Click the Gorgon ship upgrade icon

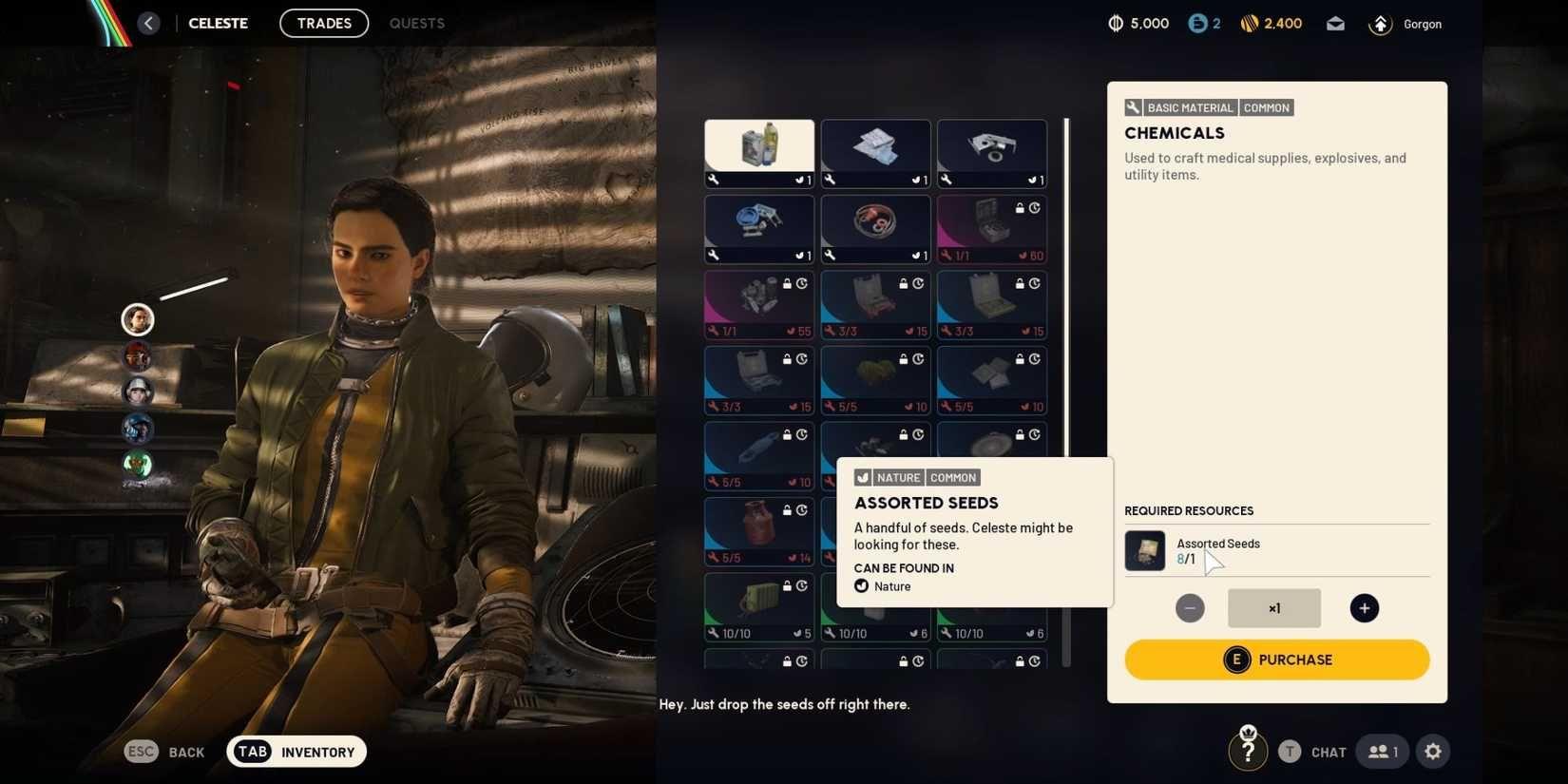coord(1380,24)
